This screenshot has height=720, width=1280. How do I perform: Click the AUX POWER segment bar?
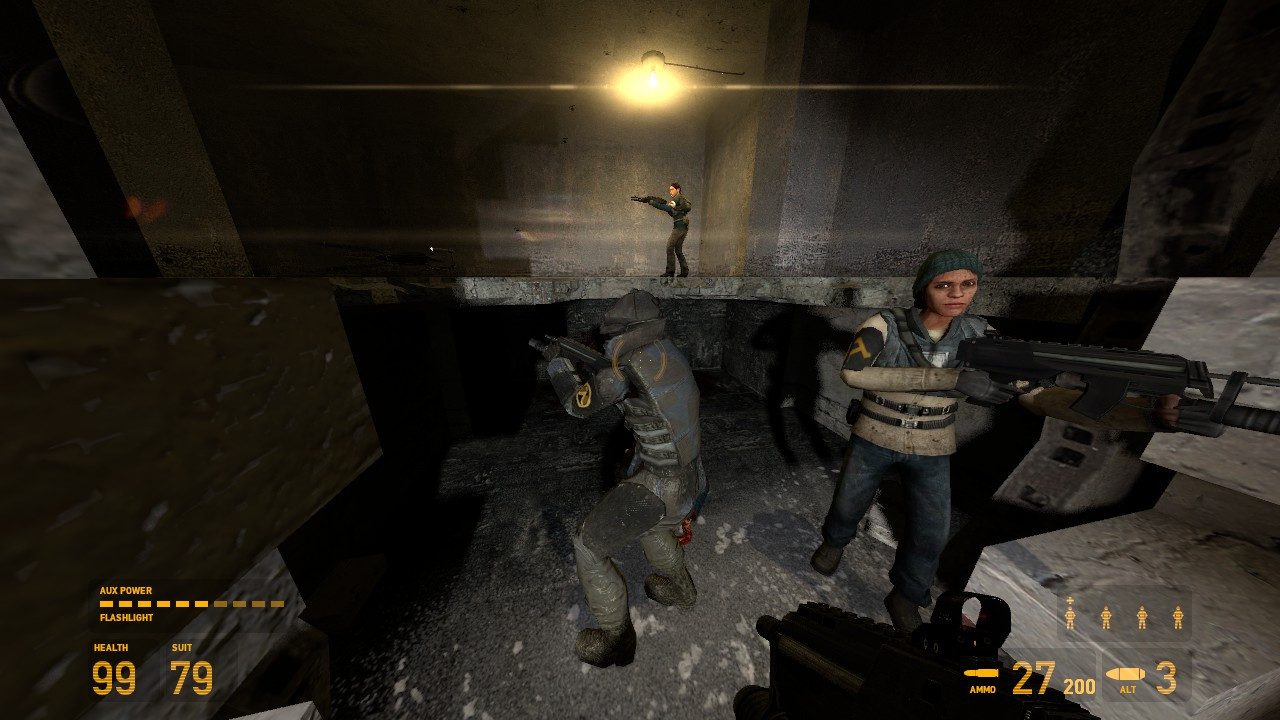(x=190, y=604)
